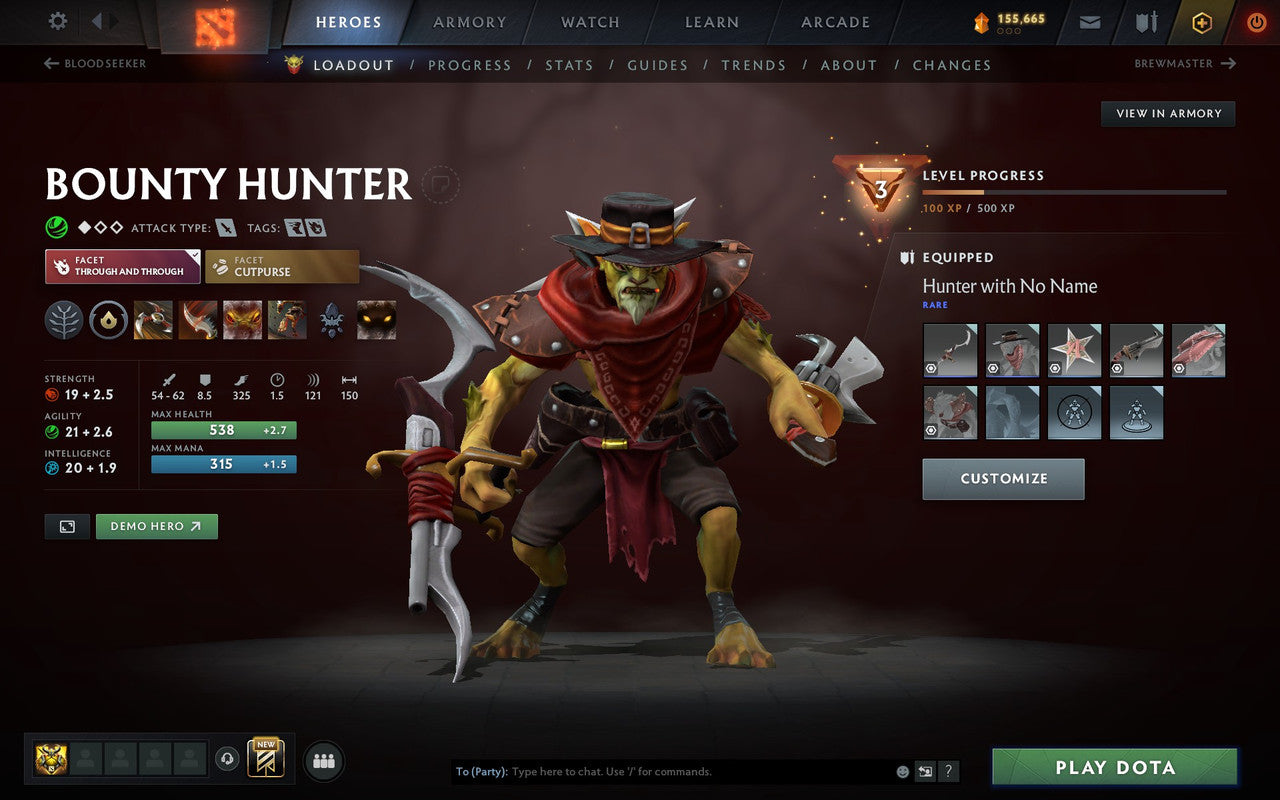Open voice chat headset icon near party slots
Image resolution: width=1280 pixels, height=800 pixels.
tap(228, 760)
